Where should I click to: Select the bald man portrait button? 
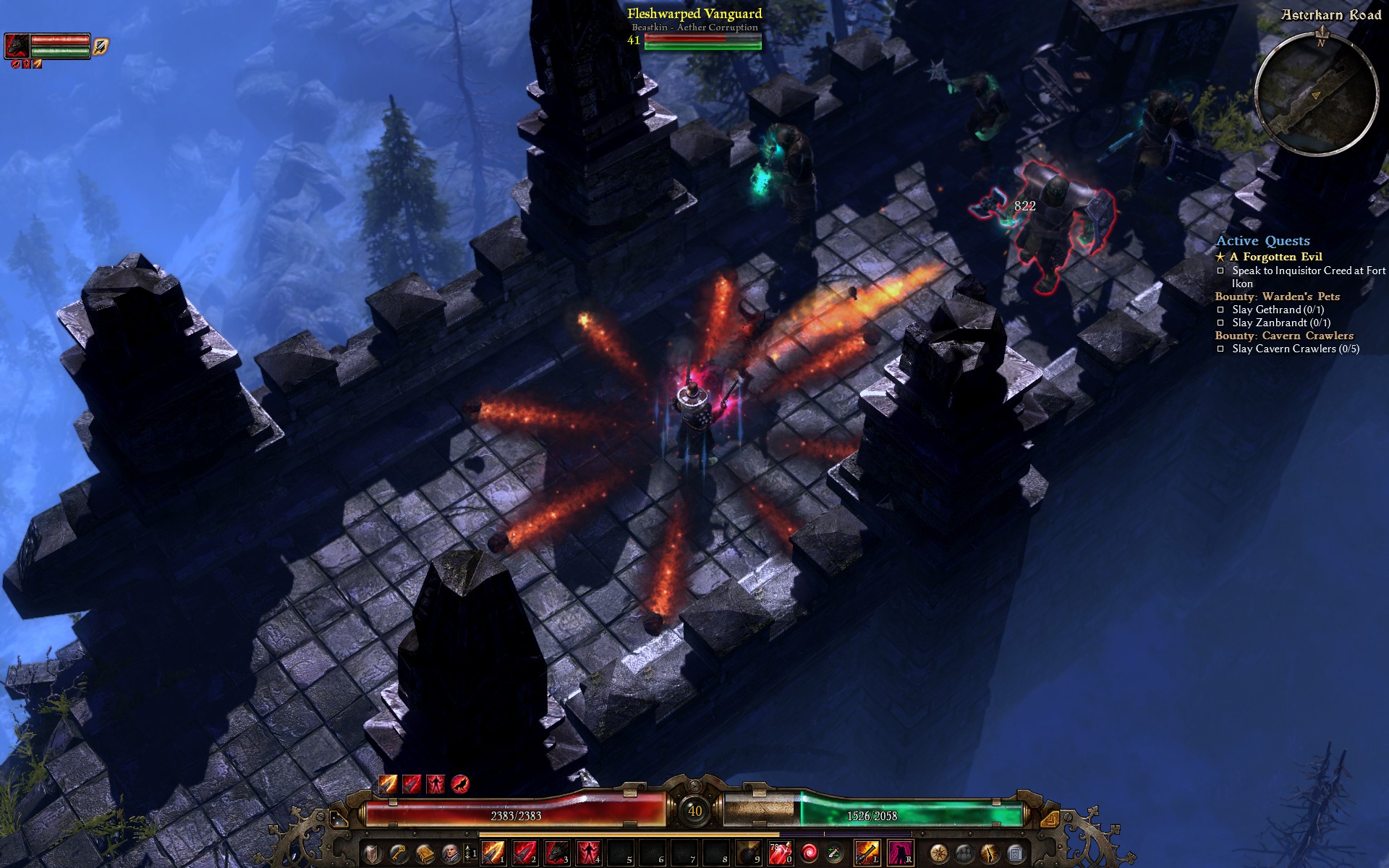pyautogui.click(x=450, y=854)
